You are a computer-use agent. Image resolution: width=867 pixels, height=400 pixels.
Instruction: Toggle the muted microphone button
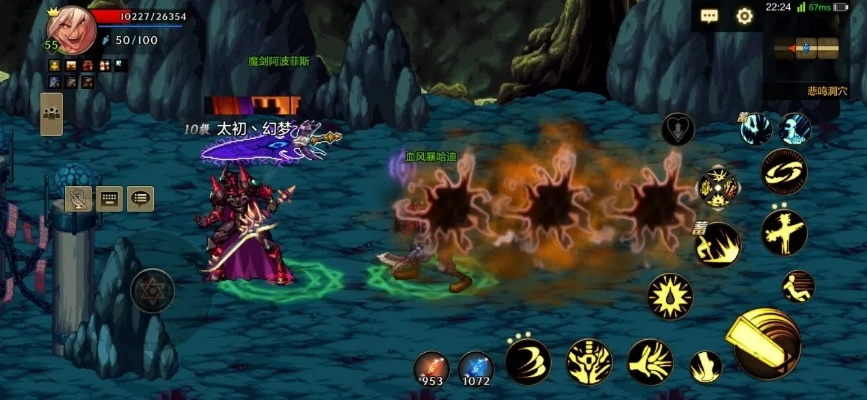tap(80, 199)
